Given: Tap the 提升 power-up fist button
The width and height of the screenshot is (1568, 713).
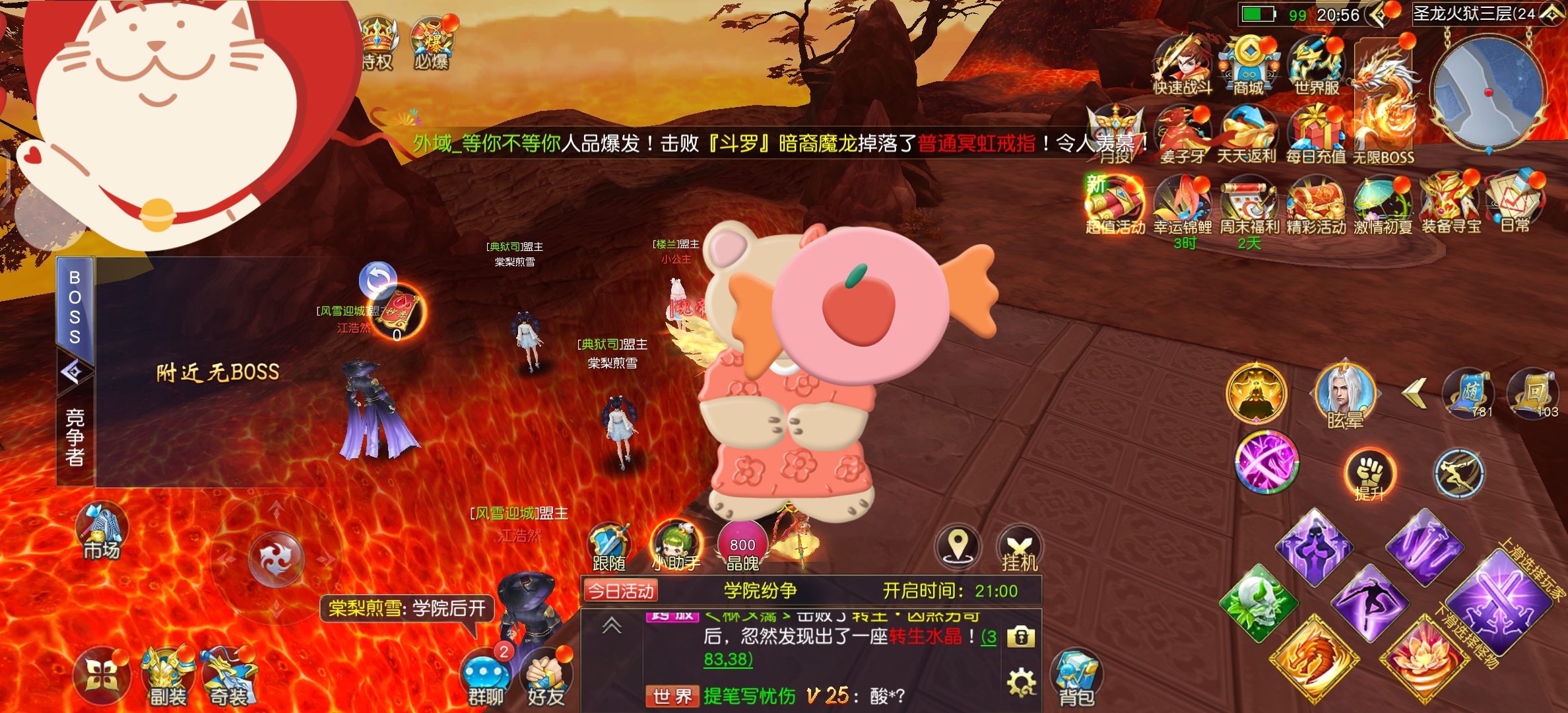Looking at the screenshot, I should point(1370,474).
